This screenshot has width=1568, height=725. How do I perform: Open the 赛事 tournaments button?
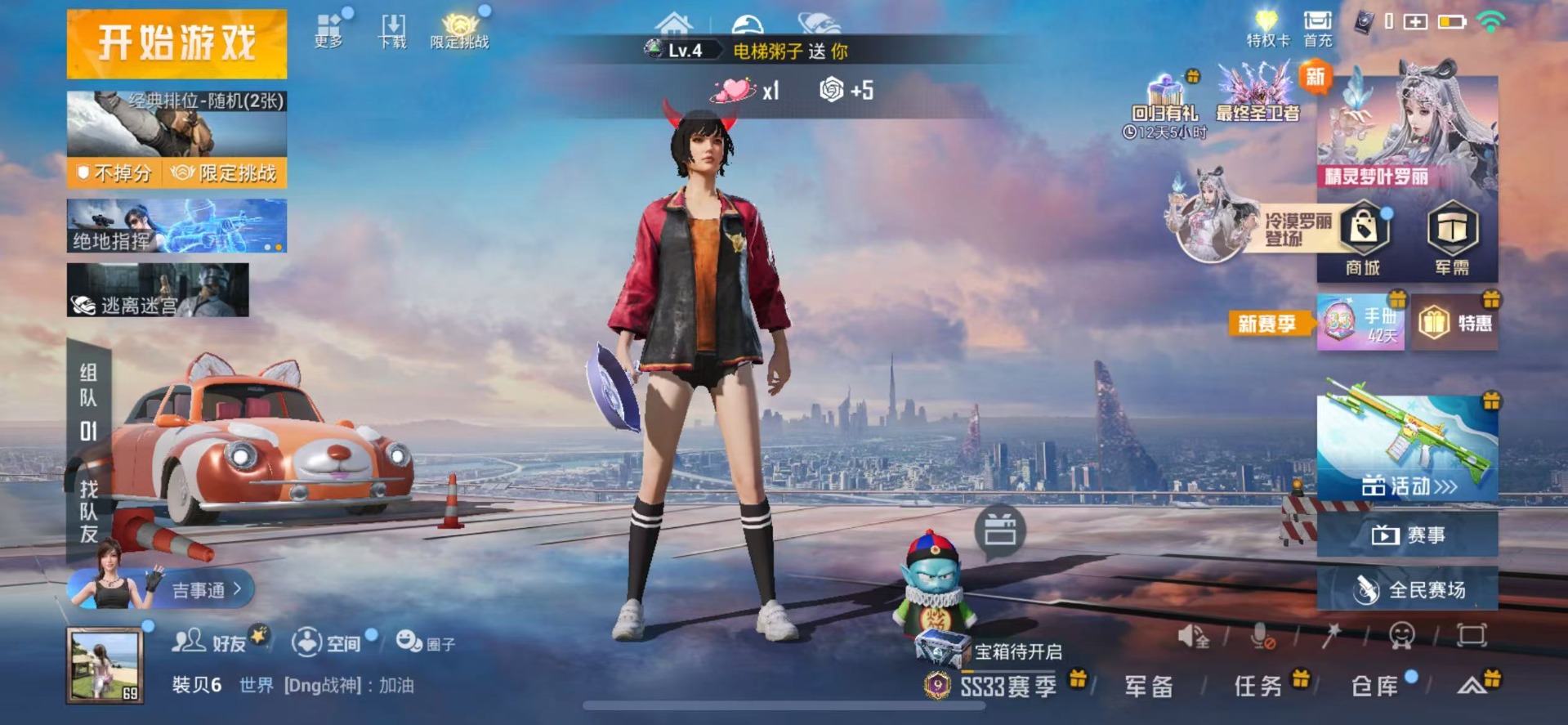1407,535
